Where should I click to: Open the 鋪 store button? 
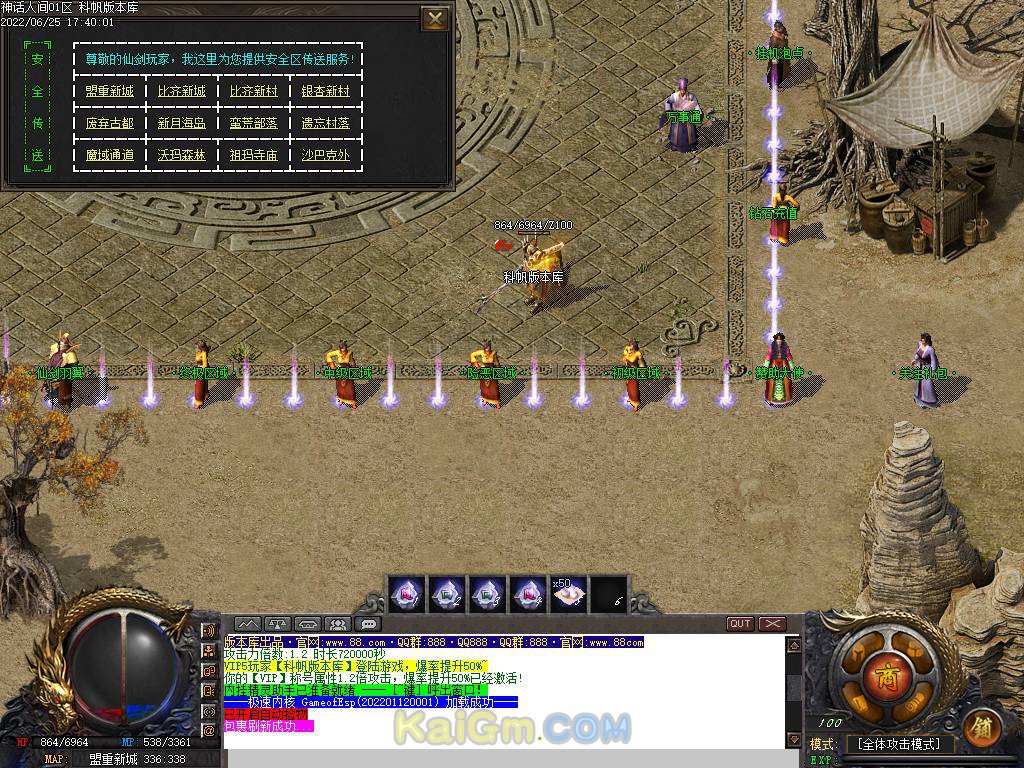984,727
